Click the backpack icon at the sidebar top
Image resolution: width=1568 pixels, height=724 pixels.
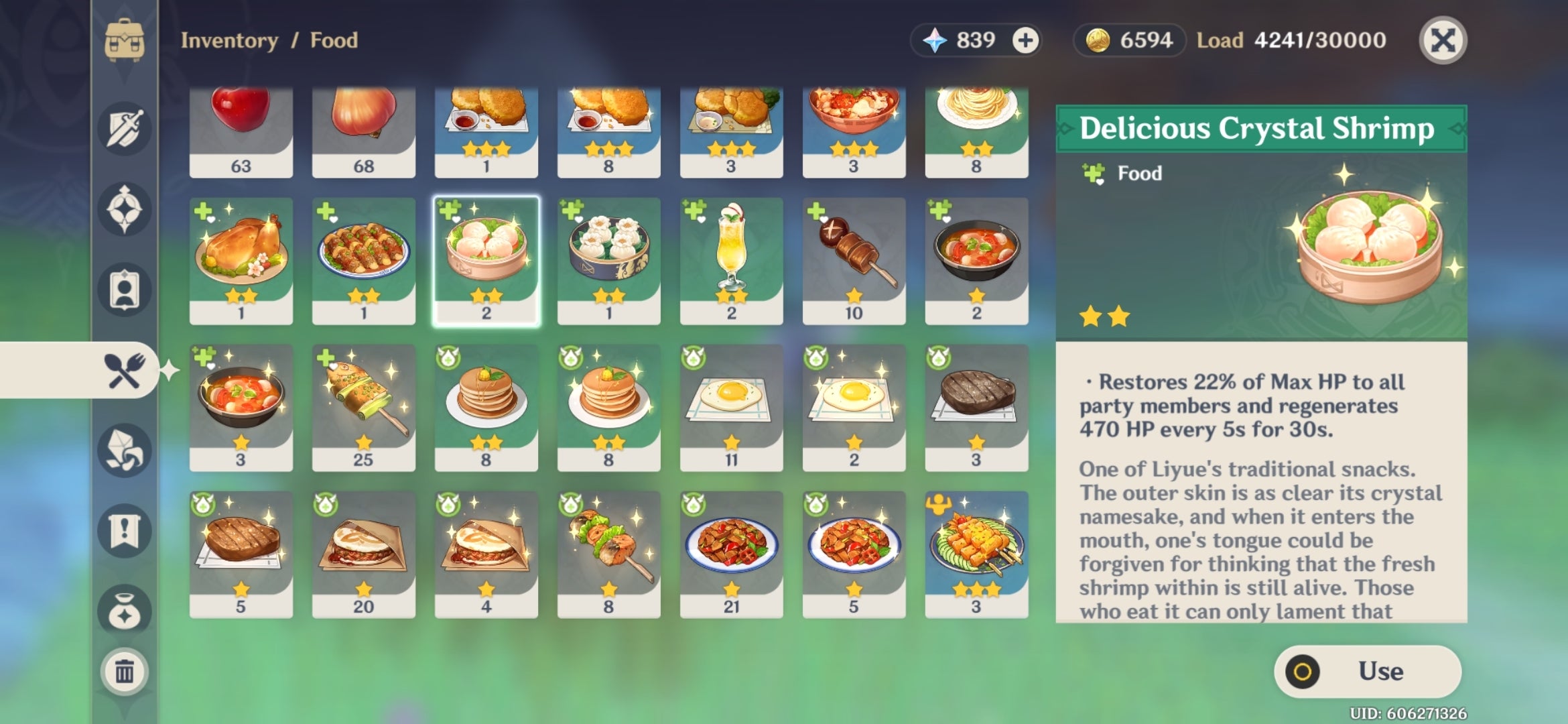coord(123,40)
